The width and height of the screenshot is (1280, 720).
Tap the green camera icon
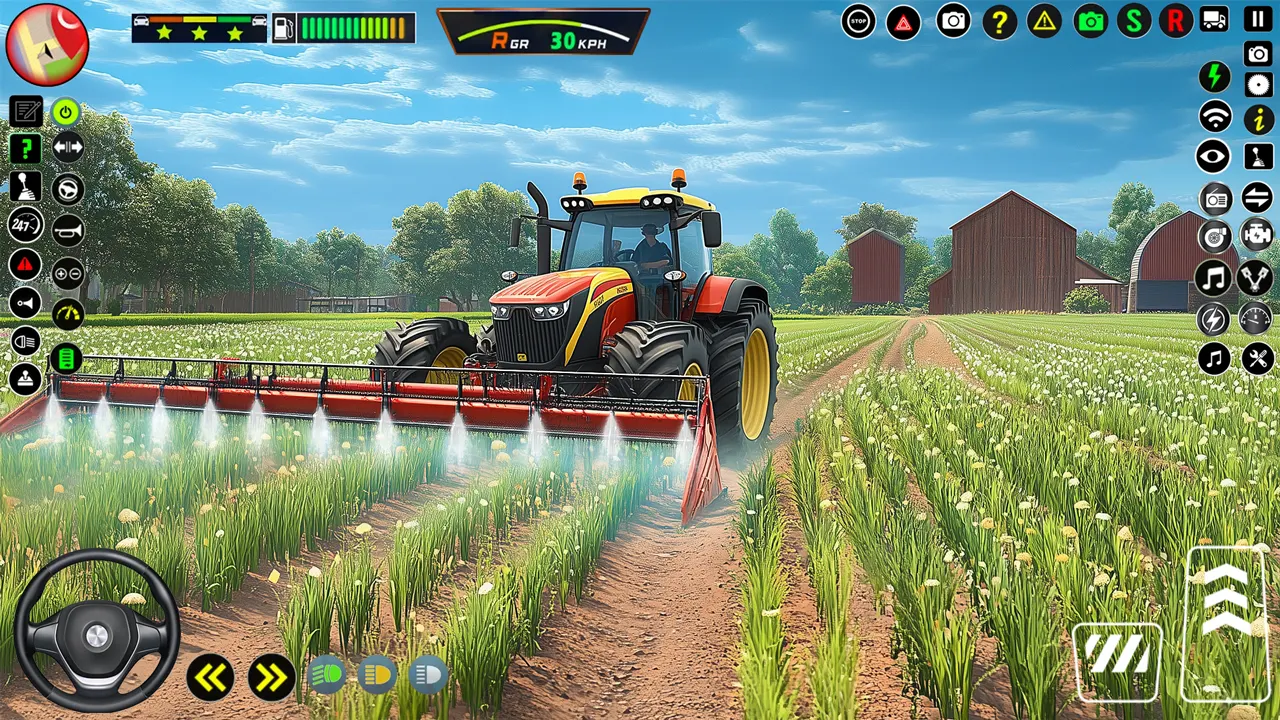(x=1091, y=21)
